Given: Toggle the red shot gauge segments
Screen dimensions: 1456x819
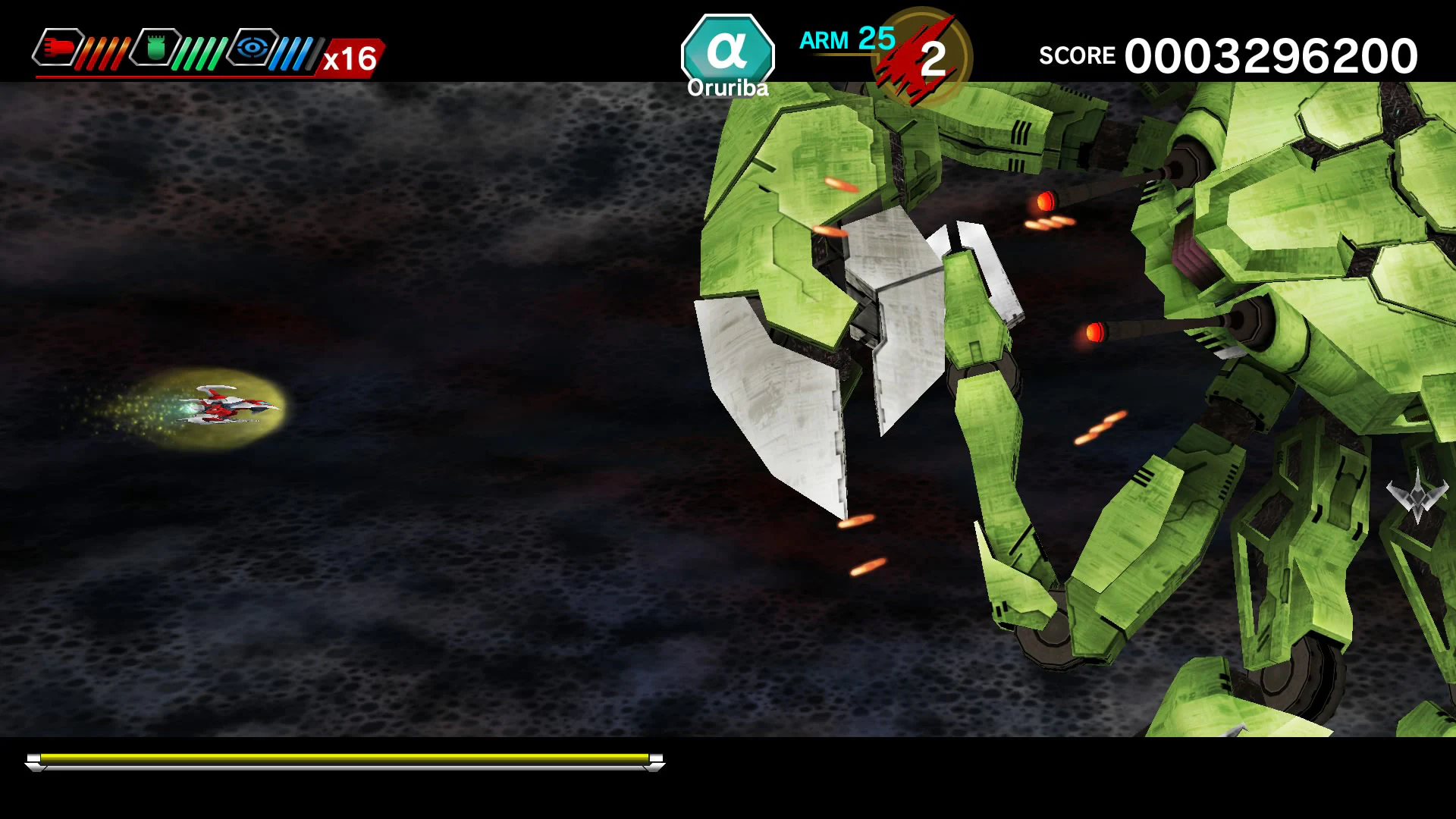Looking at the screenshot, I should [x=106, y=49].
